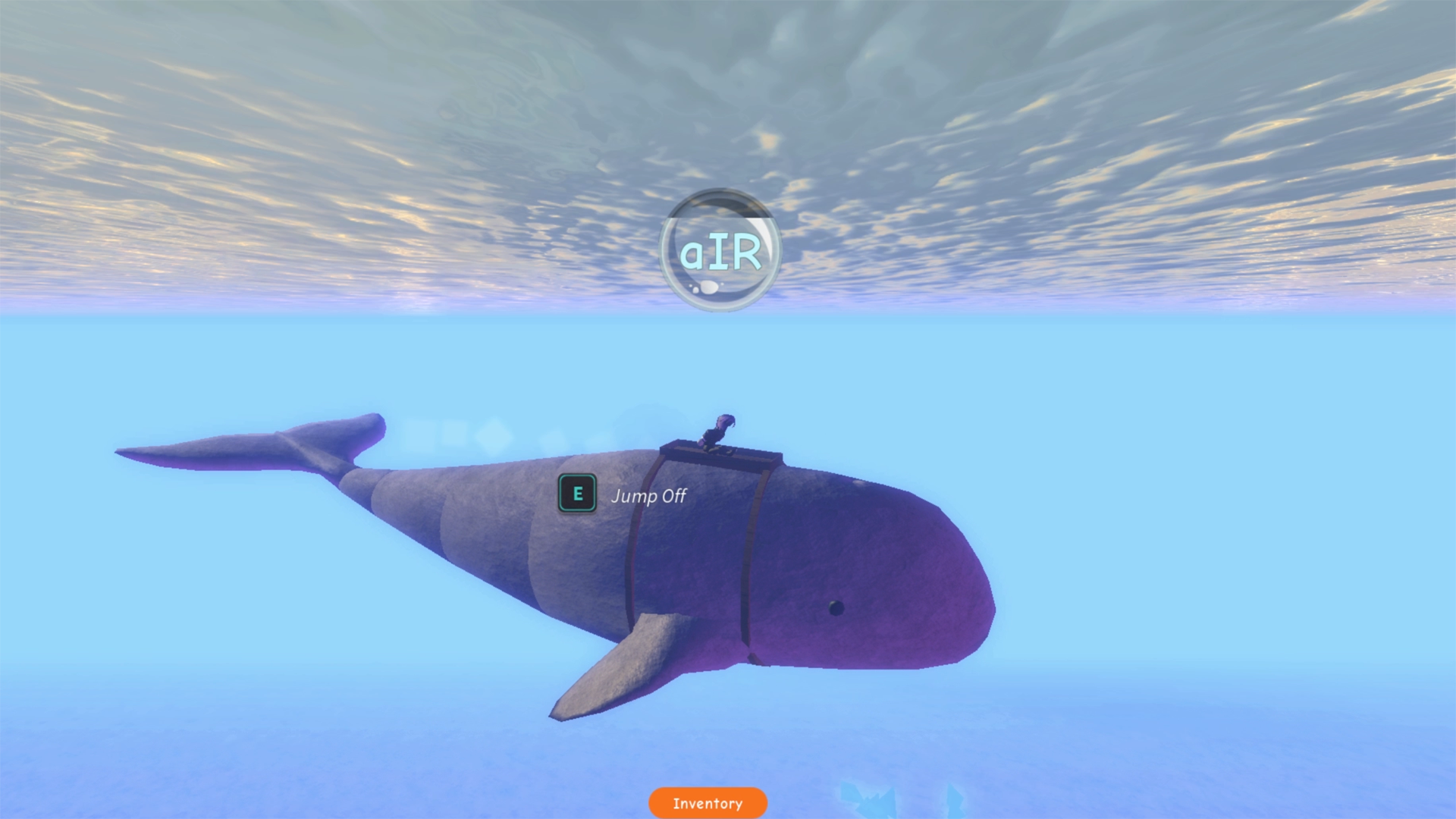
Task: Open the Inventory
Action: pyautogui.click(x=708, y=803)
